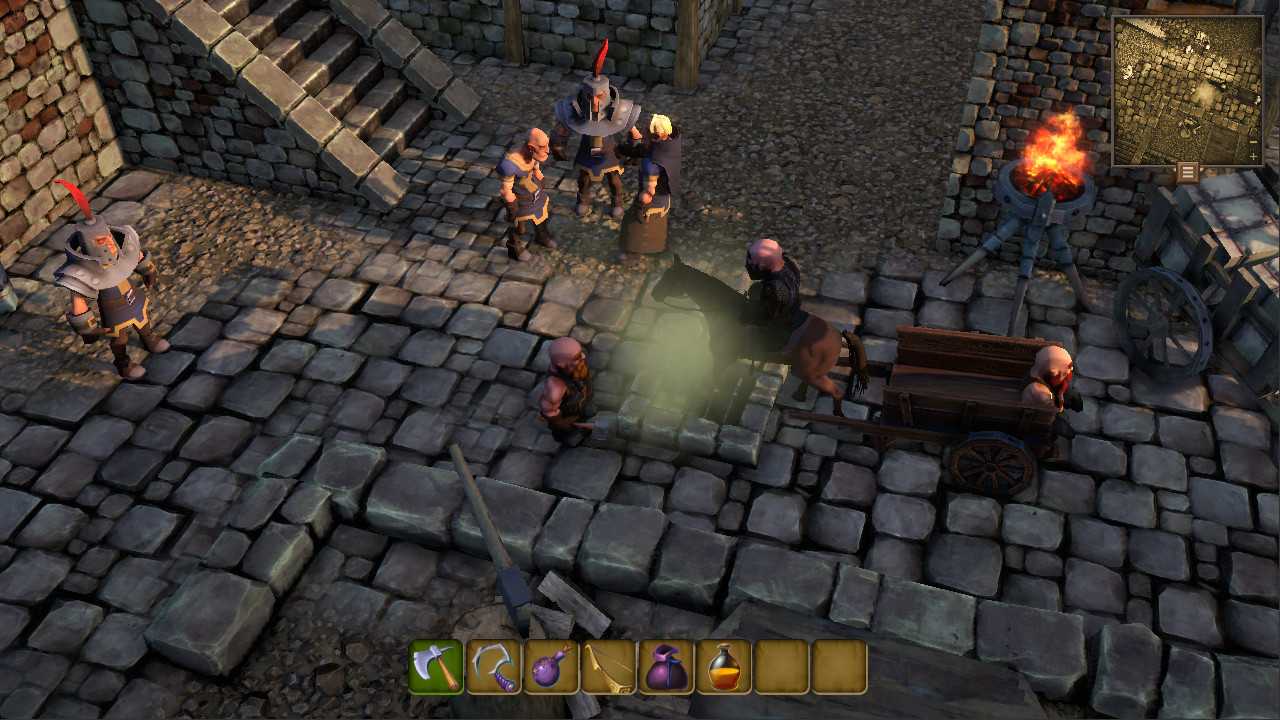Open the purple pouch item

[x=666, y=666]
